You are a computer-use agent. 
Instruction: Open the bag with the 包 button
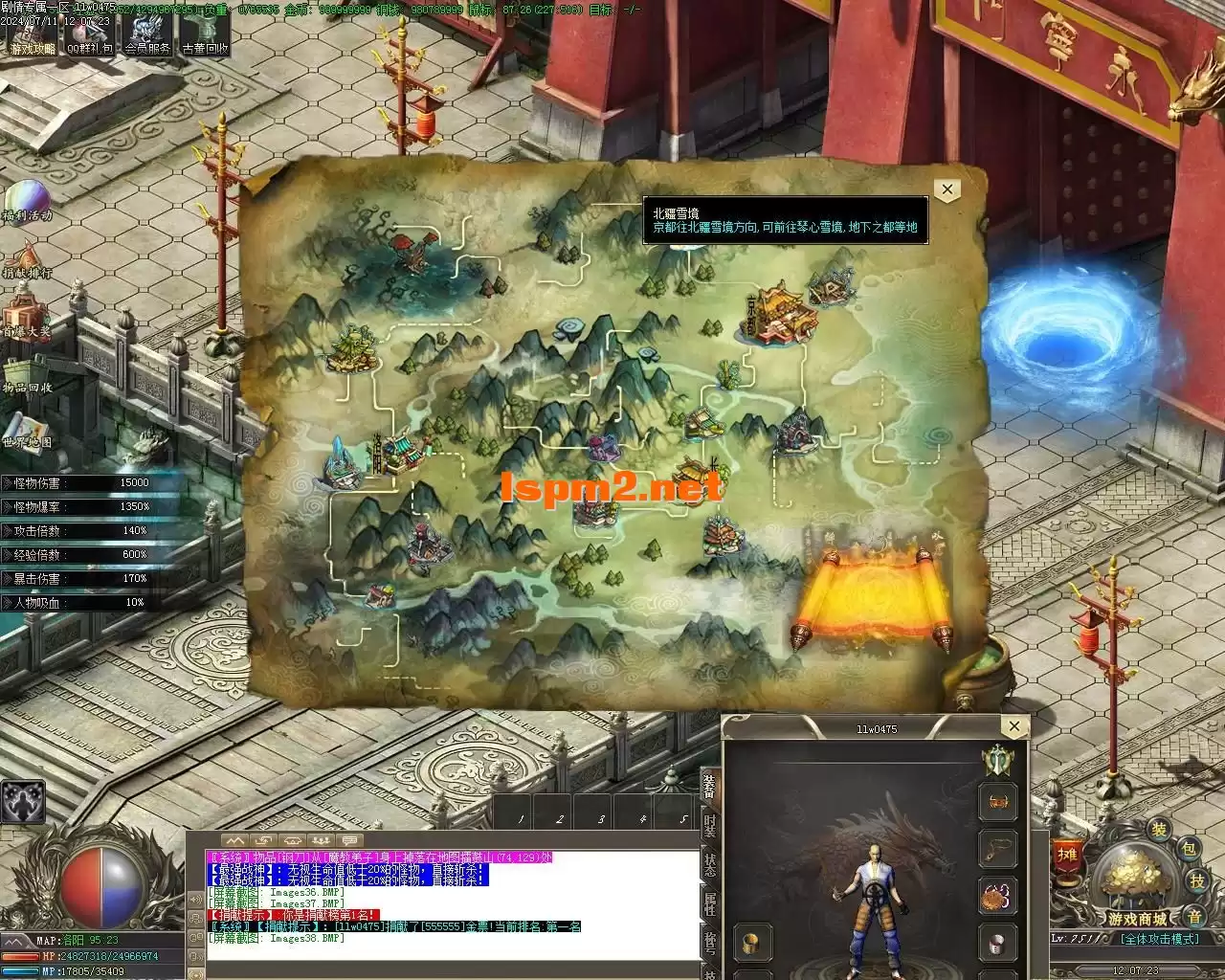pos(1188,849)
